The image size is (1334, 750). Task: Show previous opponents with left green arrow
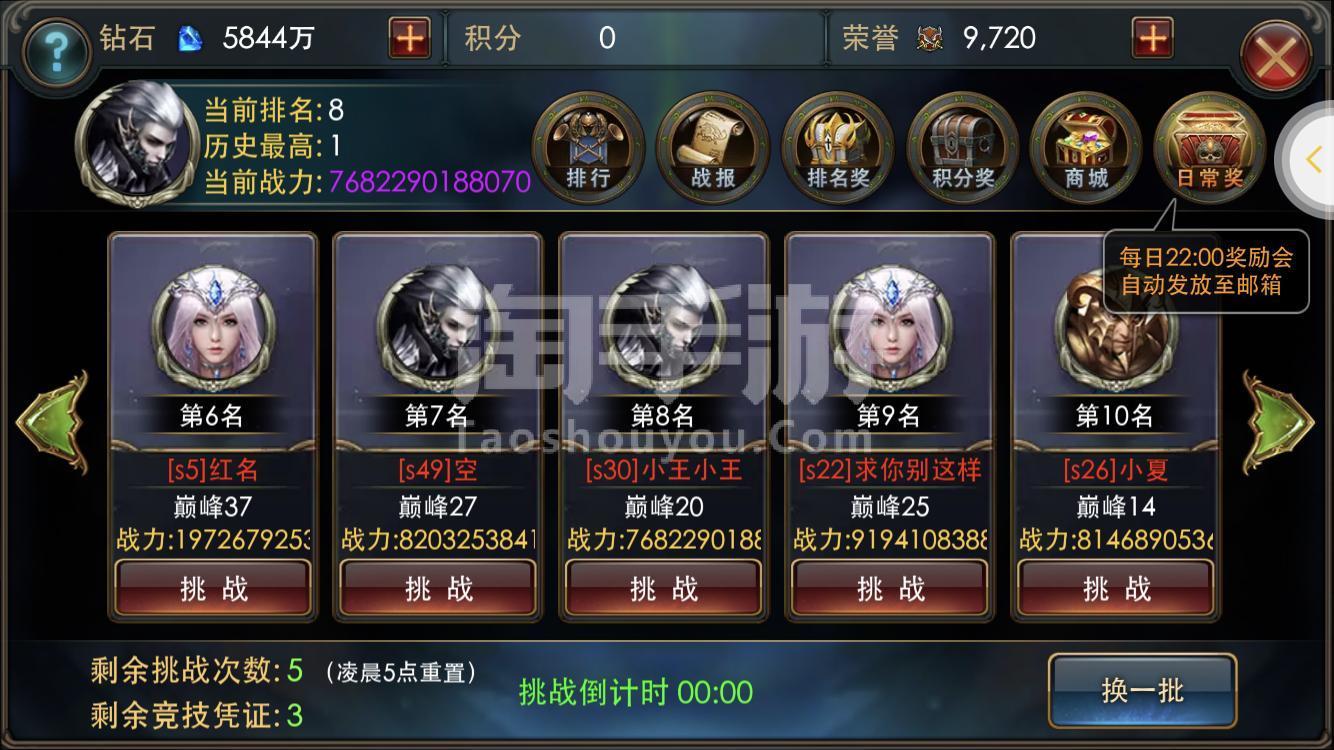click(x=51, y=422)
